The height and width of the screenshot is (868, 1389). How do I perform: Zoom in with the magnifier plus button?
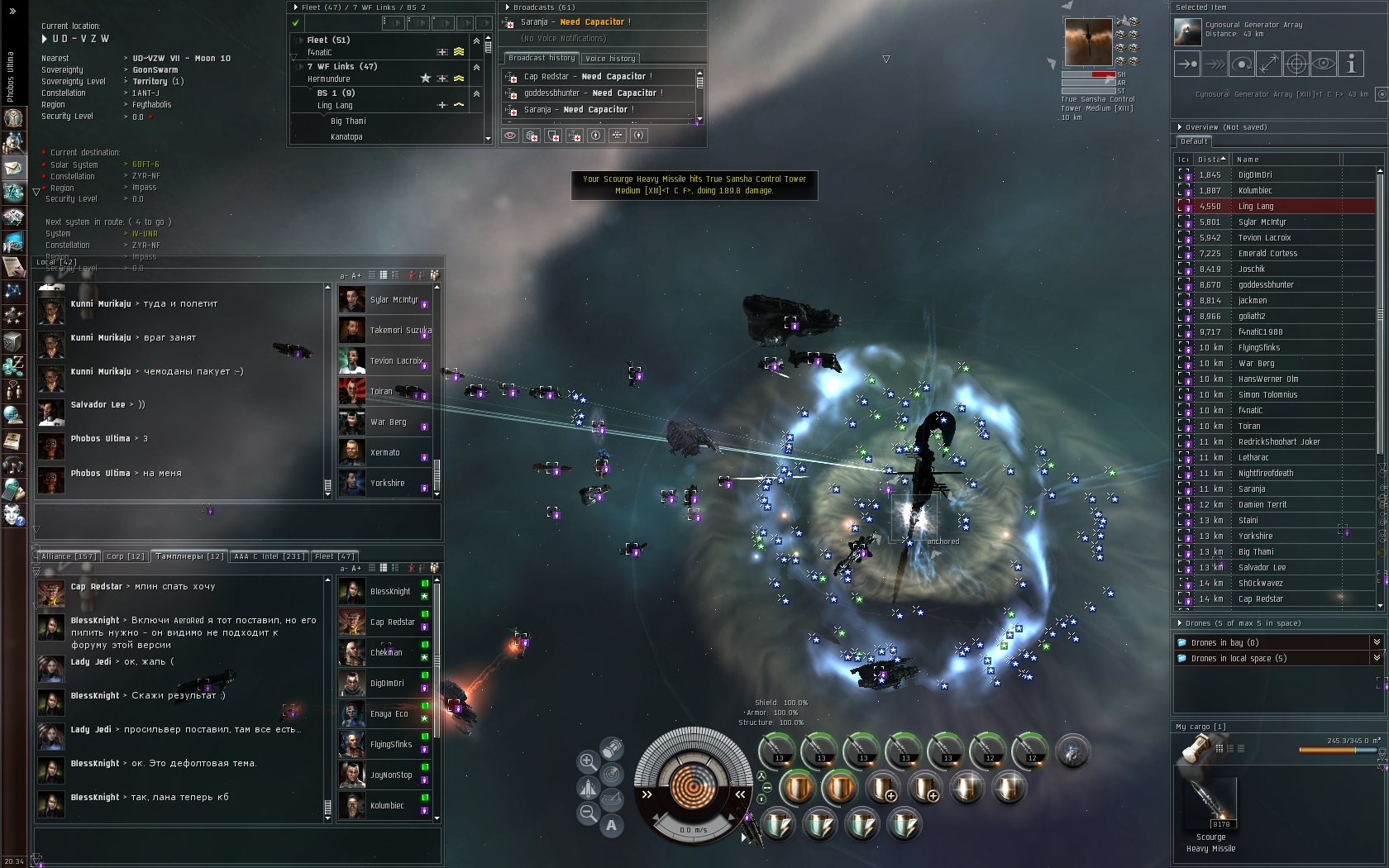tap(588, 761)
